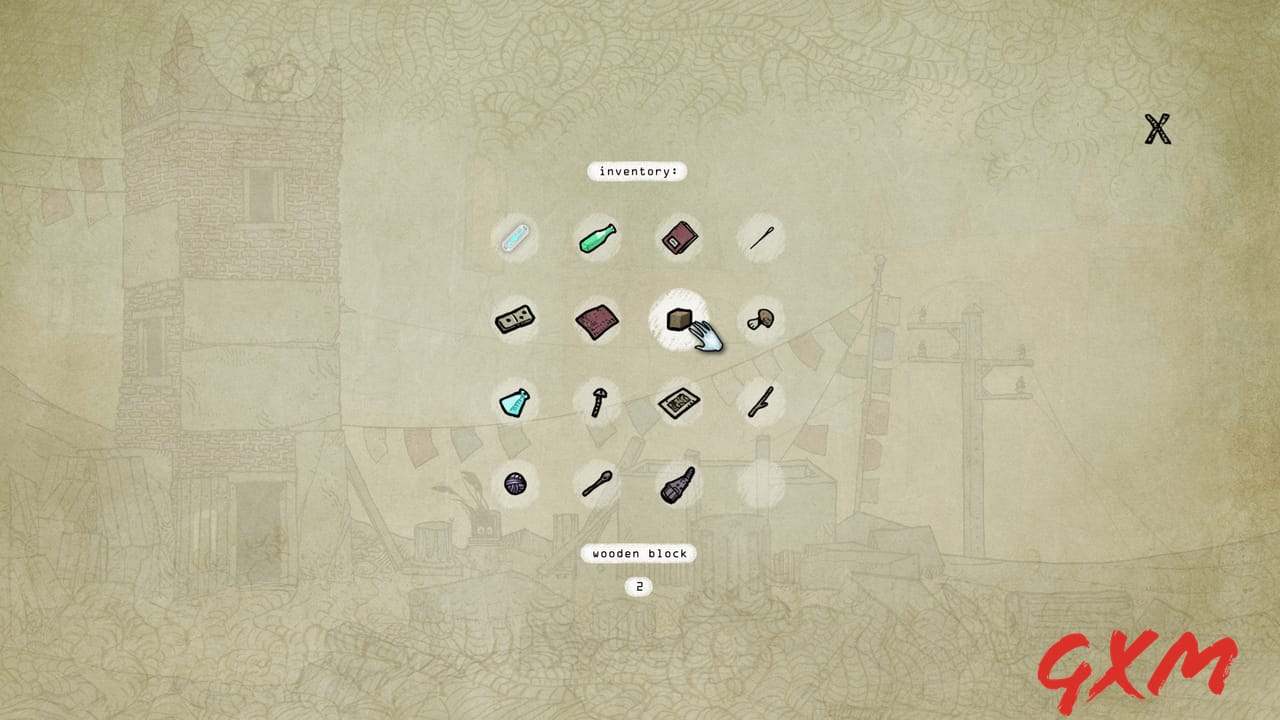Pick up the purple letter item

[598, 320]
